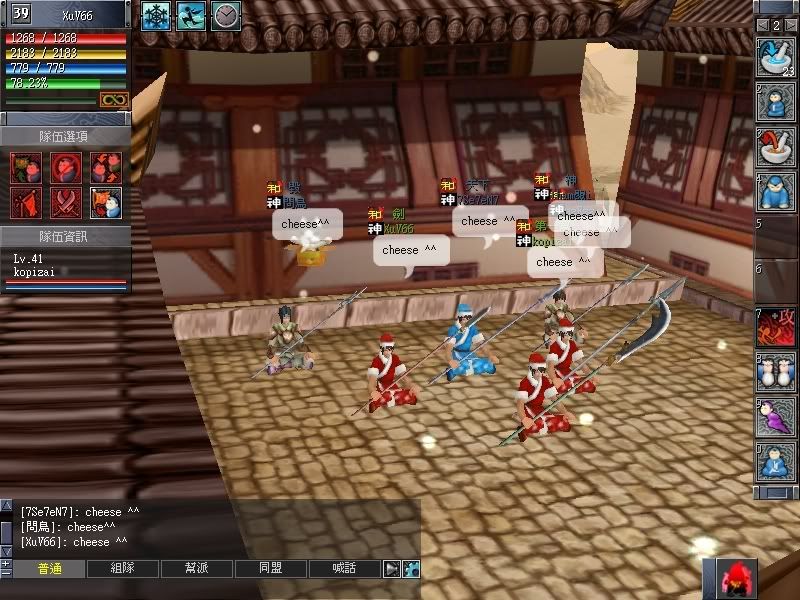Choose the 喊話 shout chat tab
This screenshot has width=800, height=600.
344,568
